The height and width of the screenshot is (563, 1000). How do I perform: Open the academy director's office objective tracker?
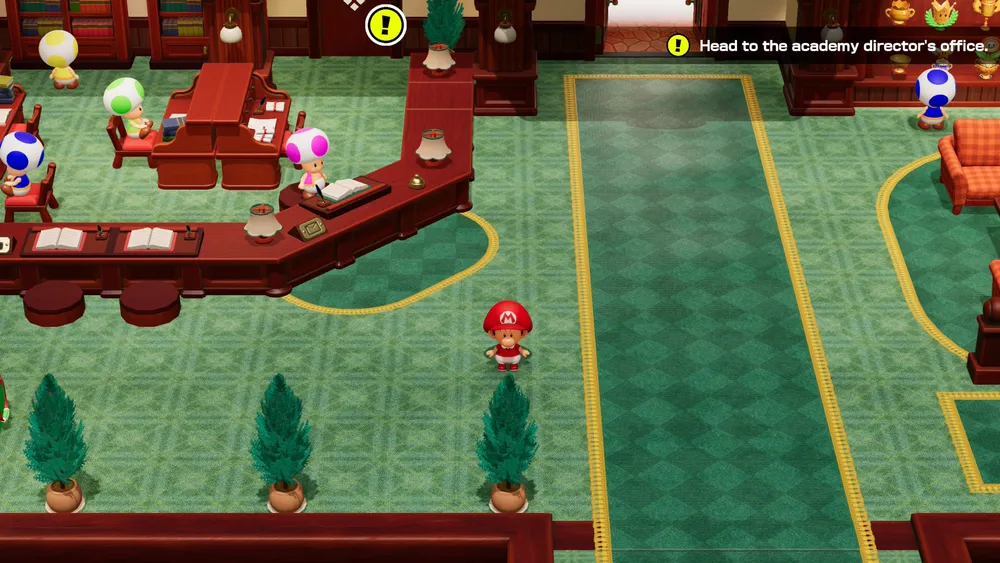click(x=829, y=46)
